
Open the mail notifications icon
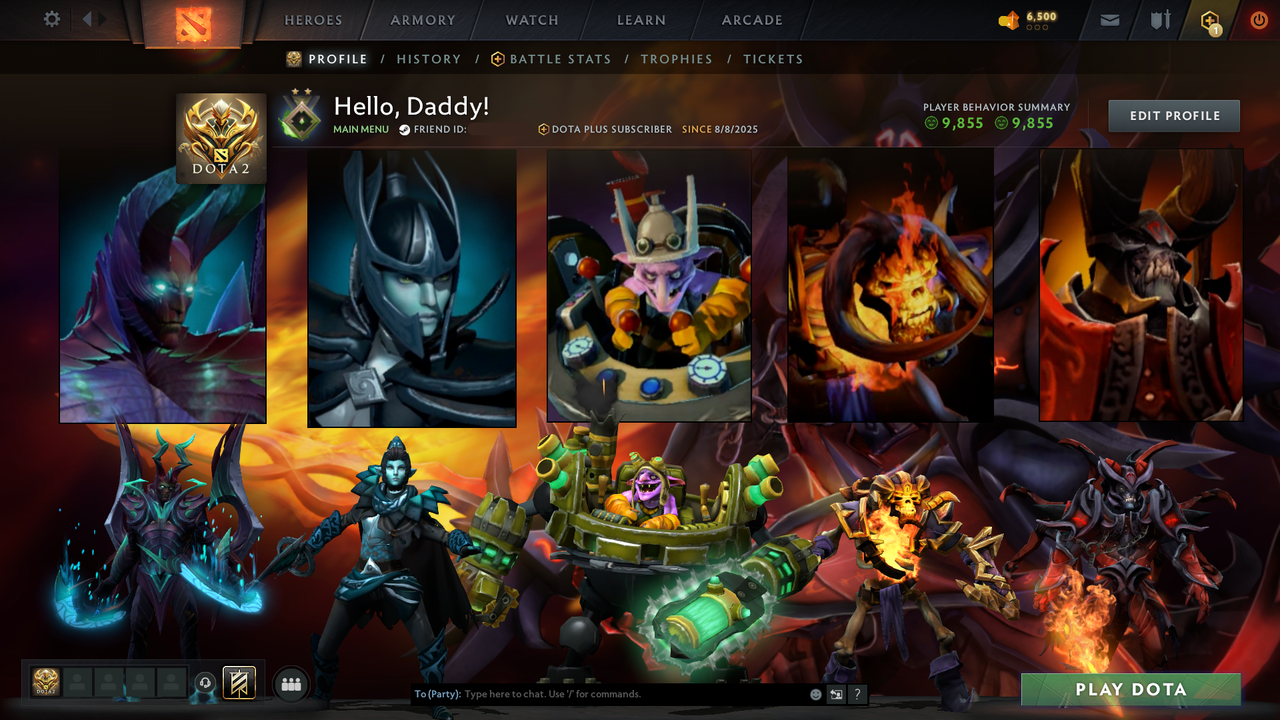click(x=1109, y=20)
